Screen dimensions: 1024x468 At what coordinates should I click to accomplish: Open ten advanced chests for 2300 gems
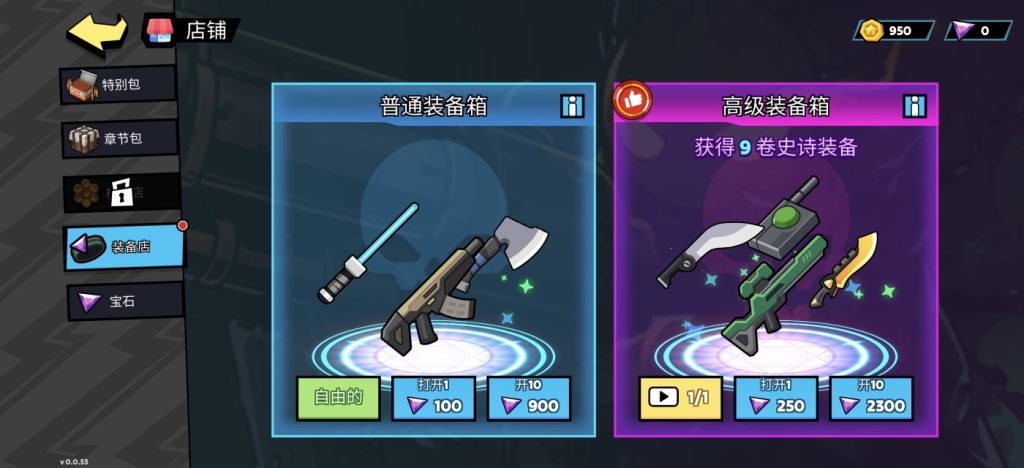(x=871, y=398)
